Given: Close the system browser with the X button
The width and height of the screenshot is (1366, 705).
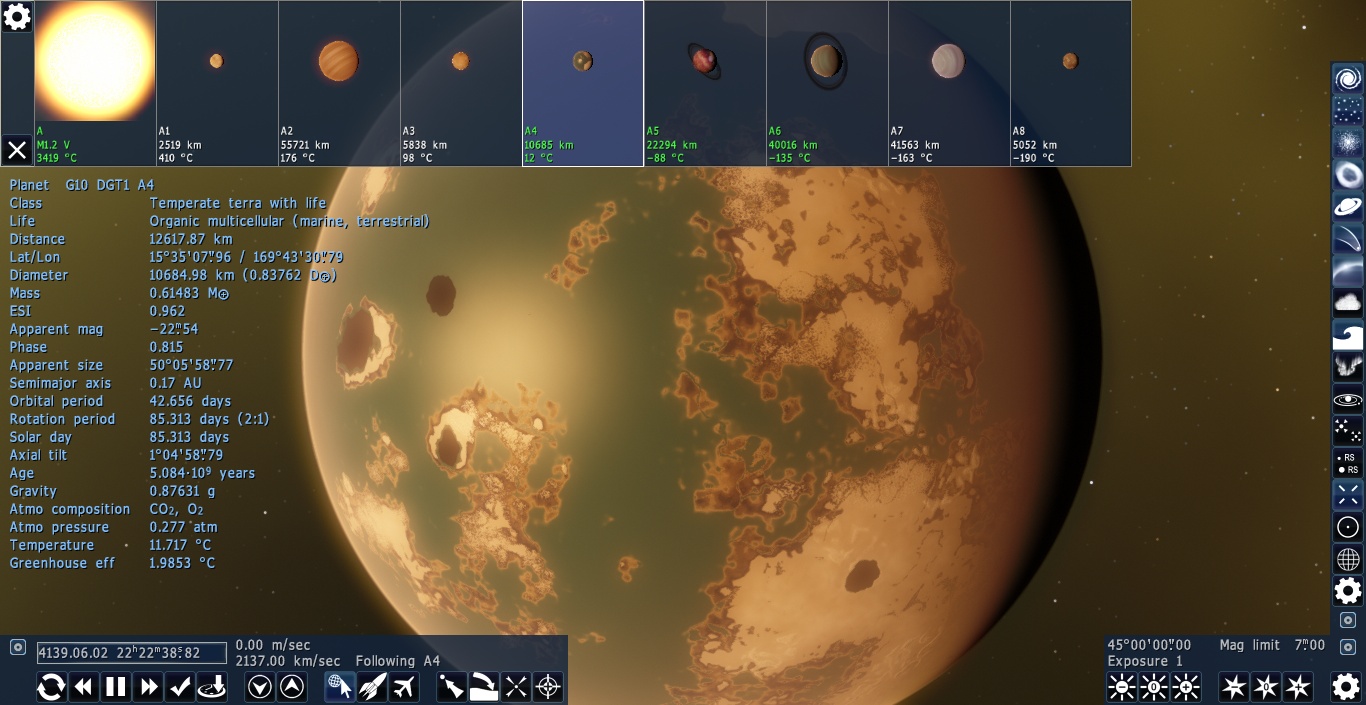Looking at the screenshot, I should (17, 150).
